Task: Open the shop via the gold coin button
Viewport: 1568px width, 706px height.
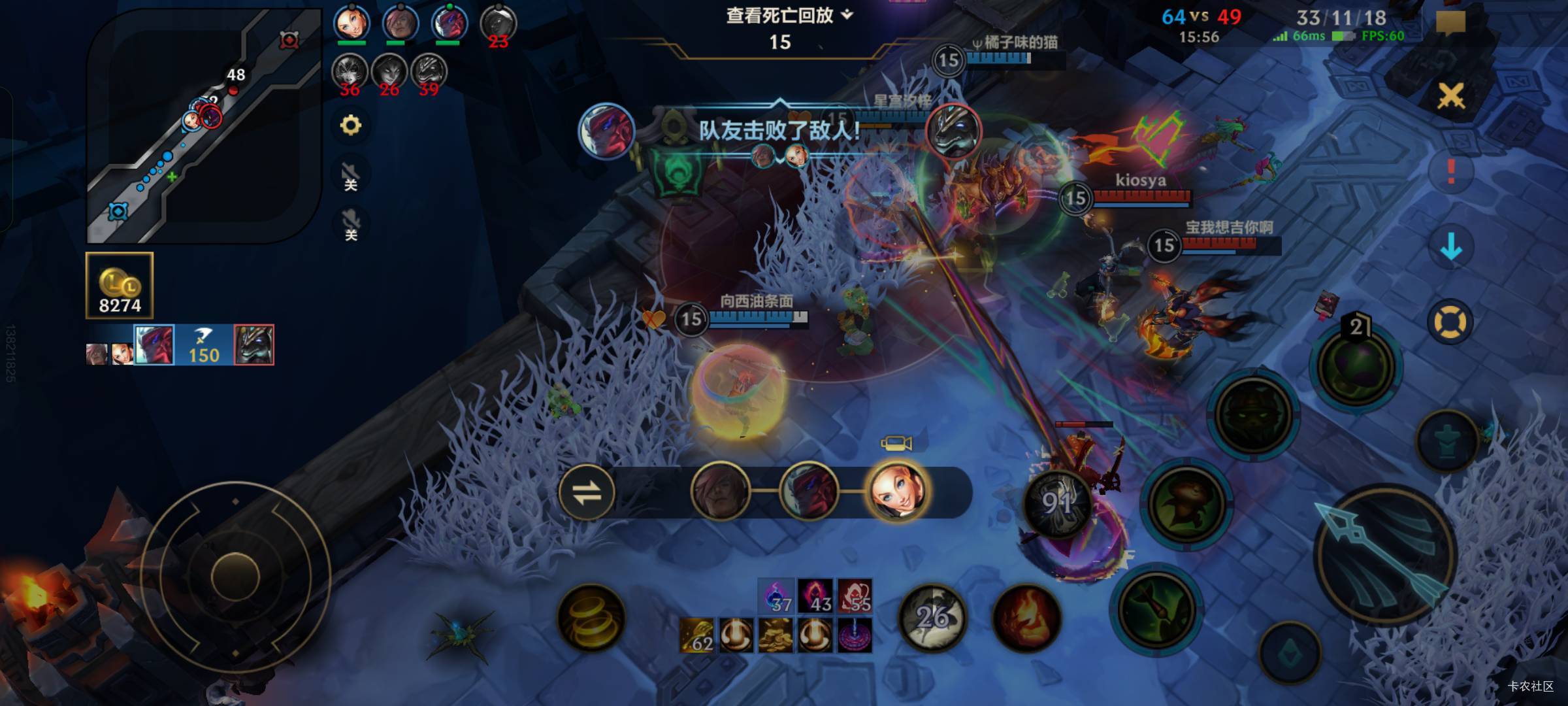Action: point(120,286)
